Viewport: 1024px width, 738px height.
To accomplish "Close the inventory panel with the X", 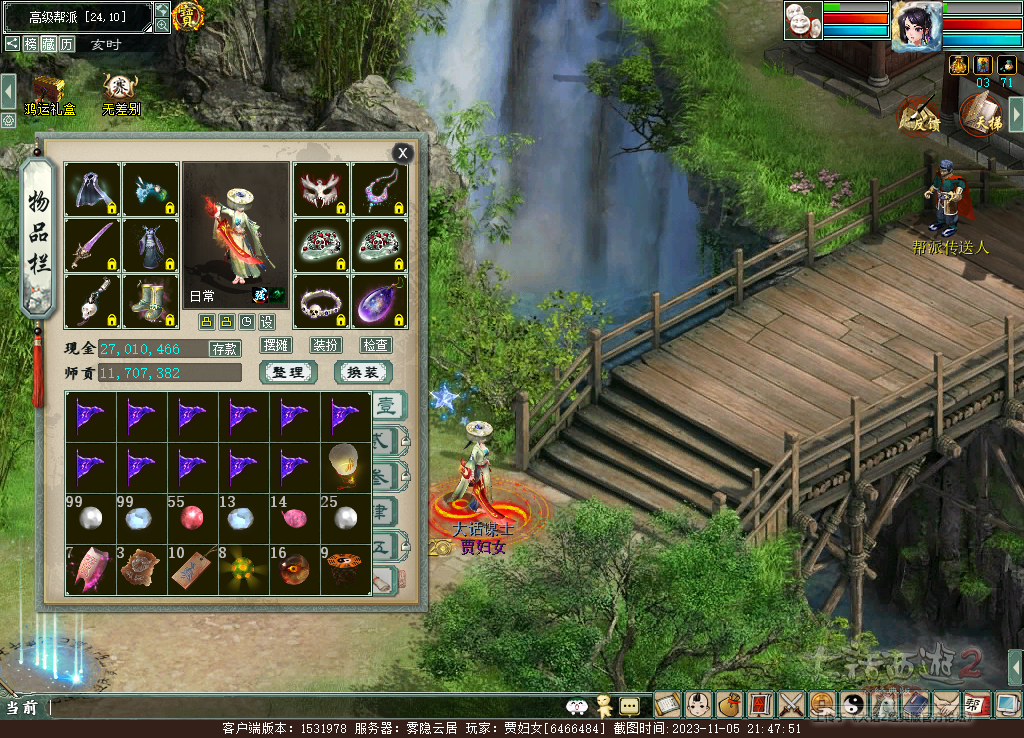I will [x=402, y=153].
